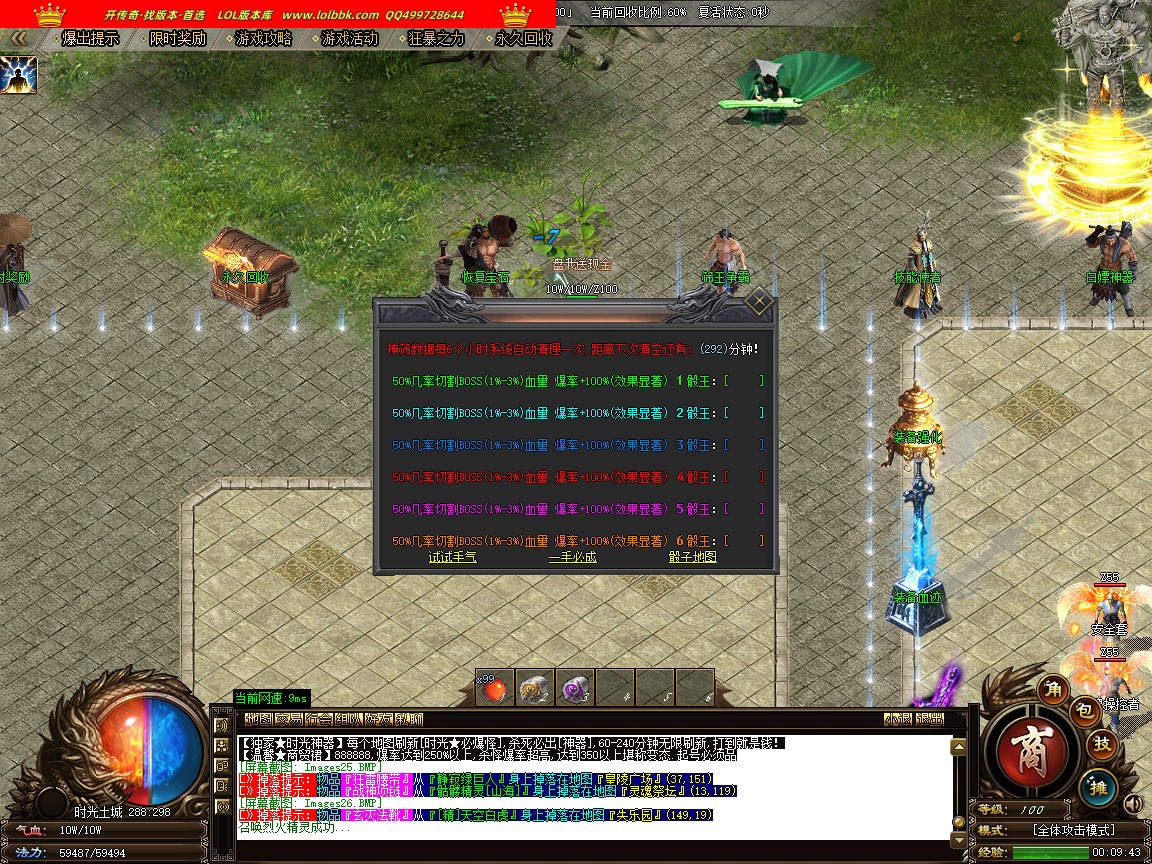Choose the 一手必成 option

572,557
